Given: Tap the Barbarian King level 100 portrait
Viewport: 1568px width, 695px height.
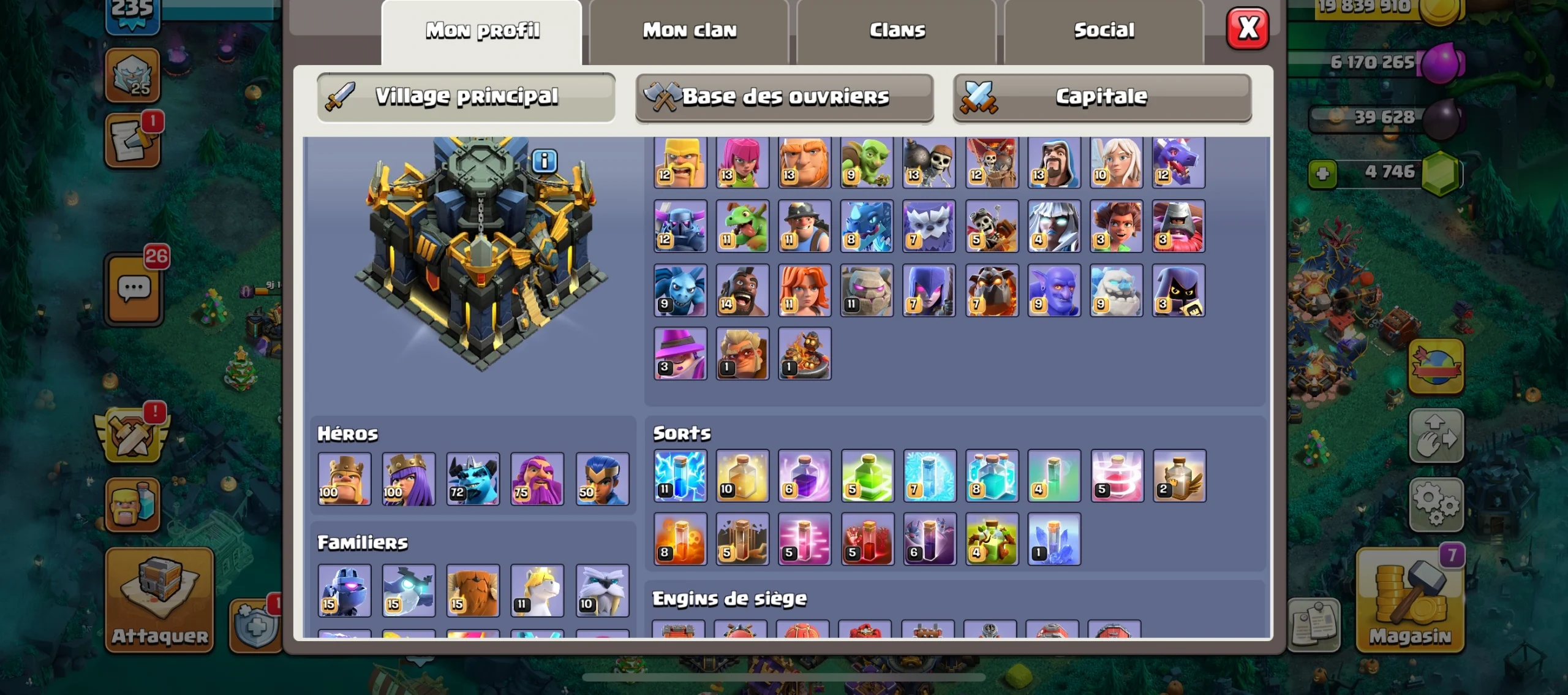Looking at the screenshot, I should point(344,479).
